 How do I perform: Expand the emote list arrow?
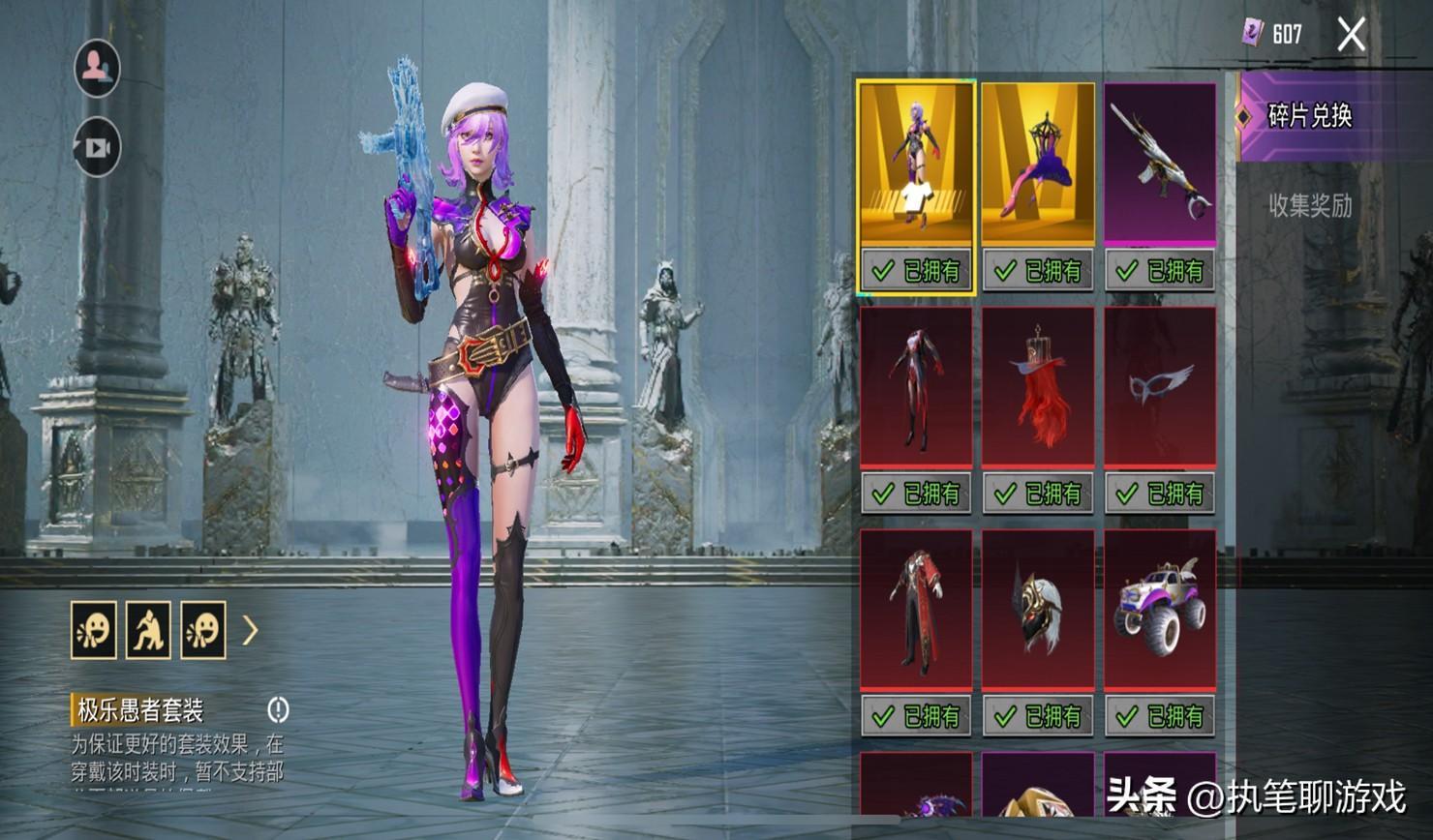pos(250,631)
